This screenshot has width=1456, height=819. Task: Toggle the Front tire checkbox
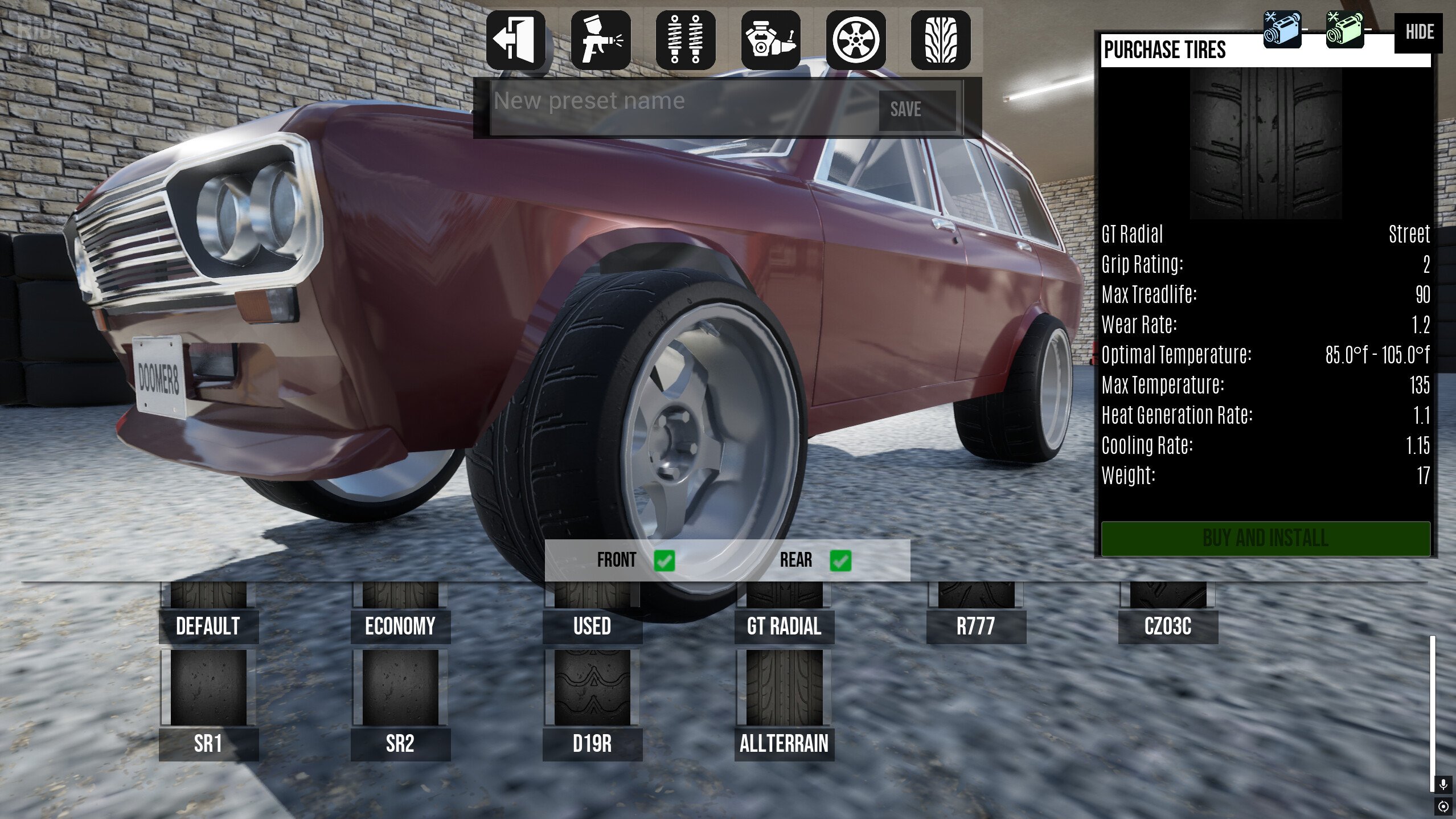pos(665,560)
